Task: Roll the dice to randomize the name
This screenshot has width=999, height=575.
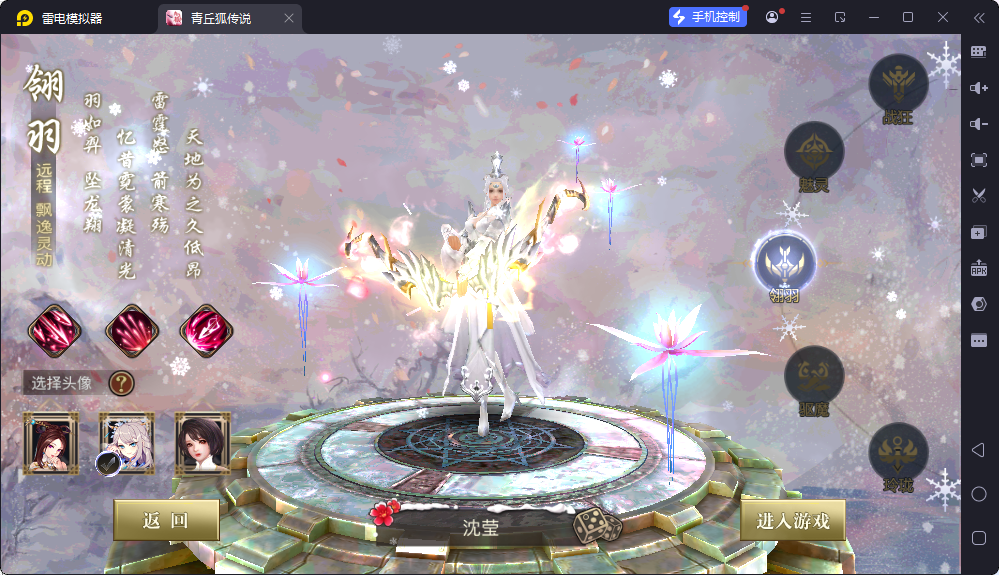Action: pos(596,525)
